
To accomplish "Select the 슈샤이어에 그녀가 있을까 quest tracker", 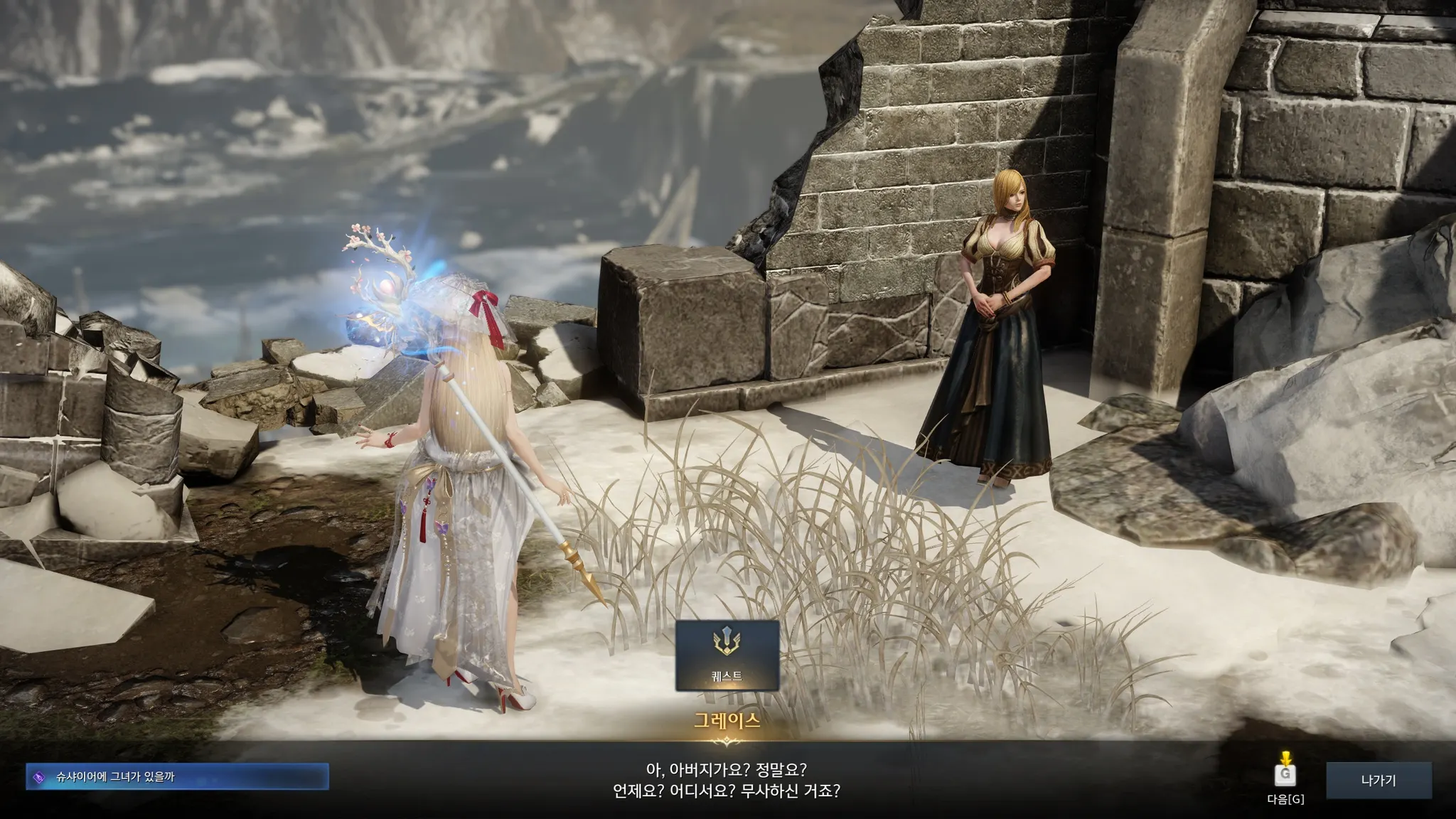I will 178,777.
